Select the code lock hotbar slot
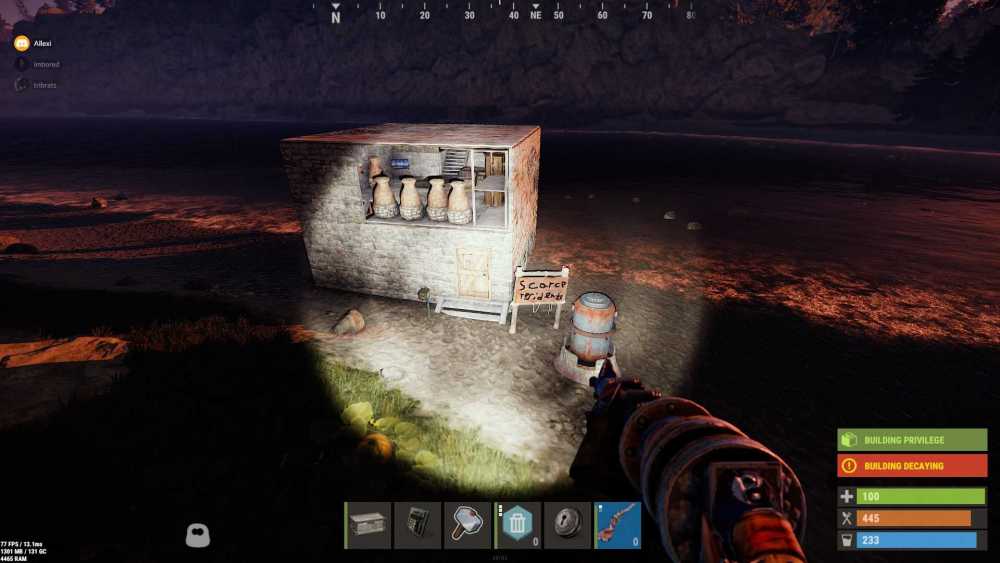The image size is (1000, 563). pos(418,525)
